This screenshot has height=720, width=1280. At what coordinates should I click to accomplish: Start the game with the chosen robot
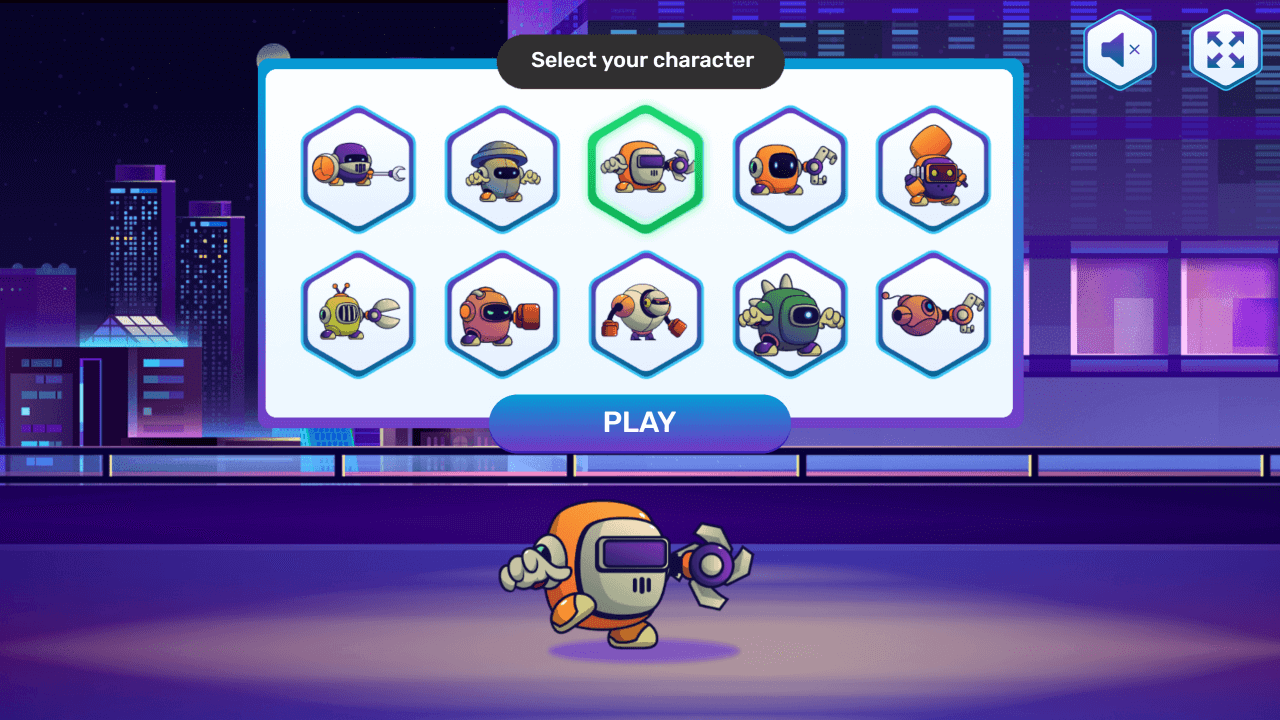(640, 421)
